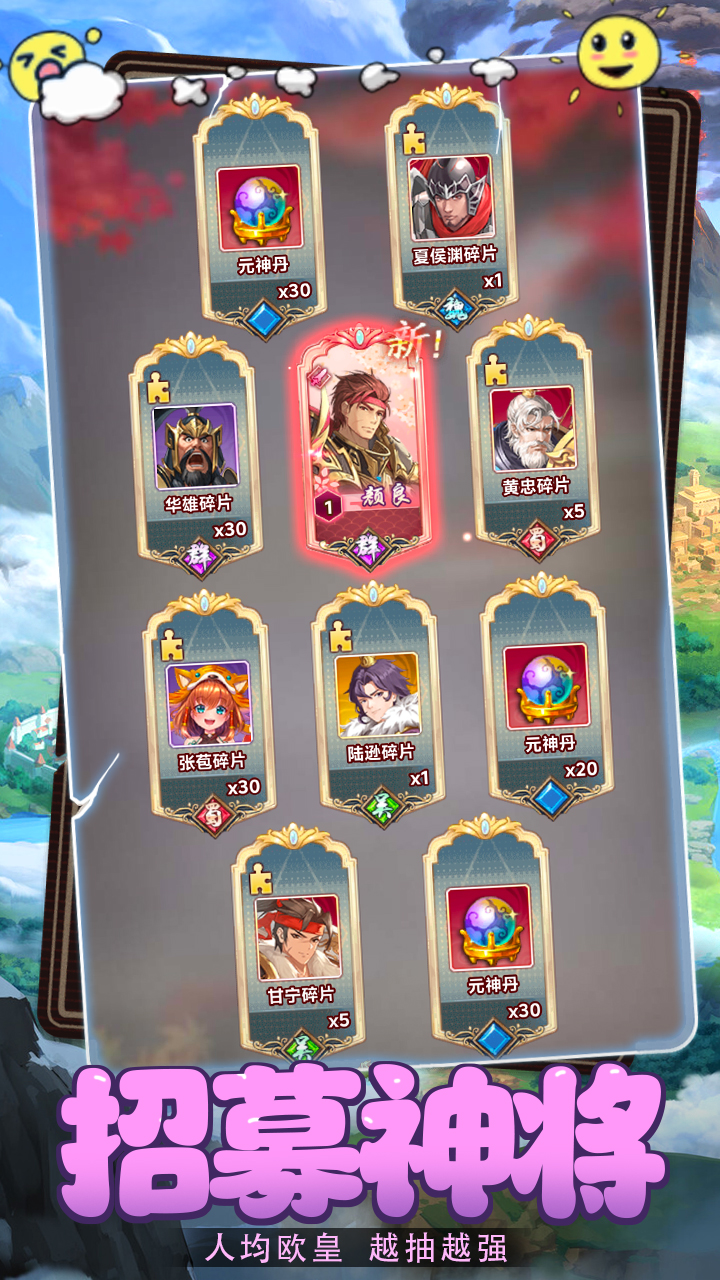Image resolution: width=720 pixels, height=1280 pixels.
Task: Tap the 华雄碎片 x30 card
Action: tap(194, 455)
